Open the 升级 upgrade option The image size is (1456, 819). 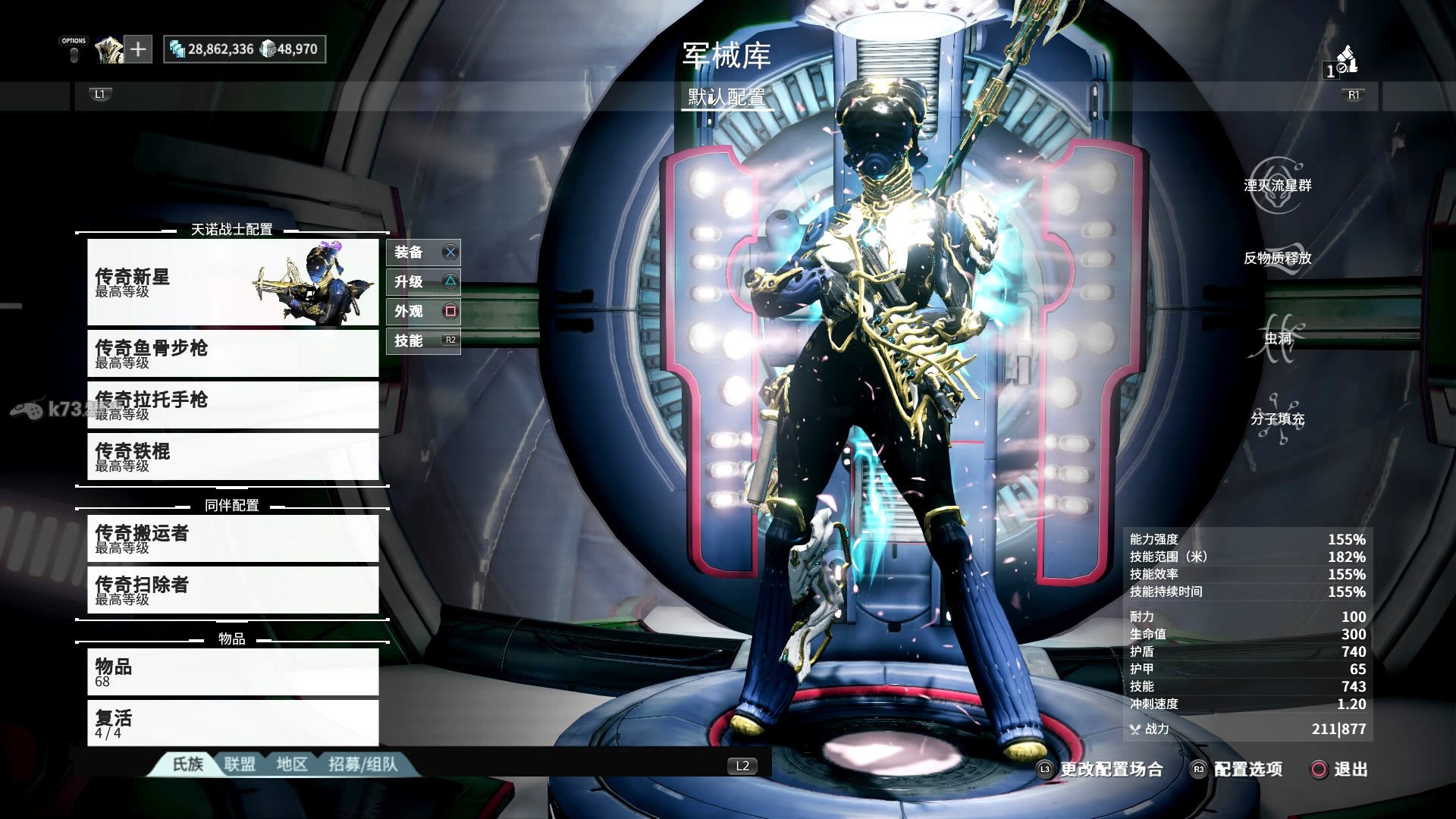tap(423, 282)
